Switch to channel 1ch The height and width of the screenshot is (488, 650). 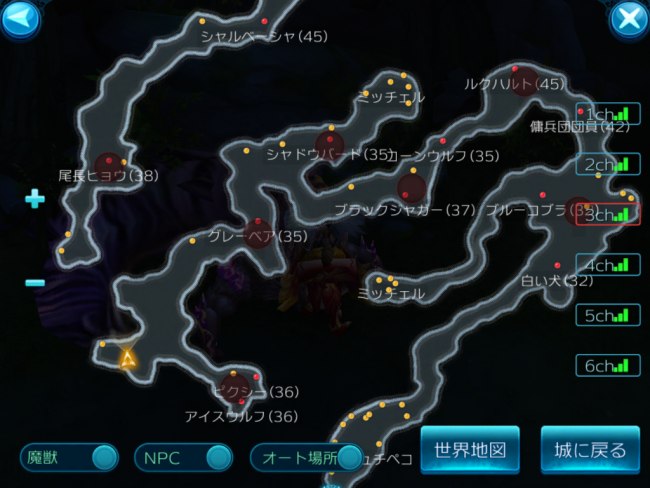608,114
